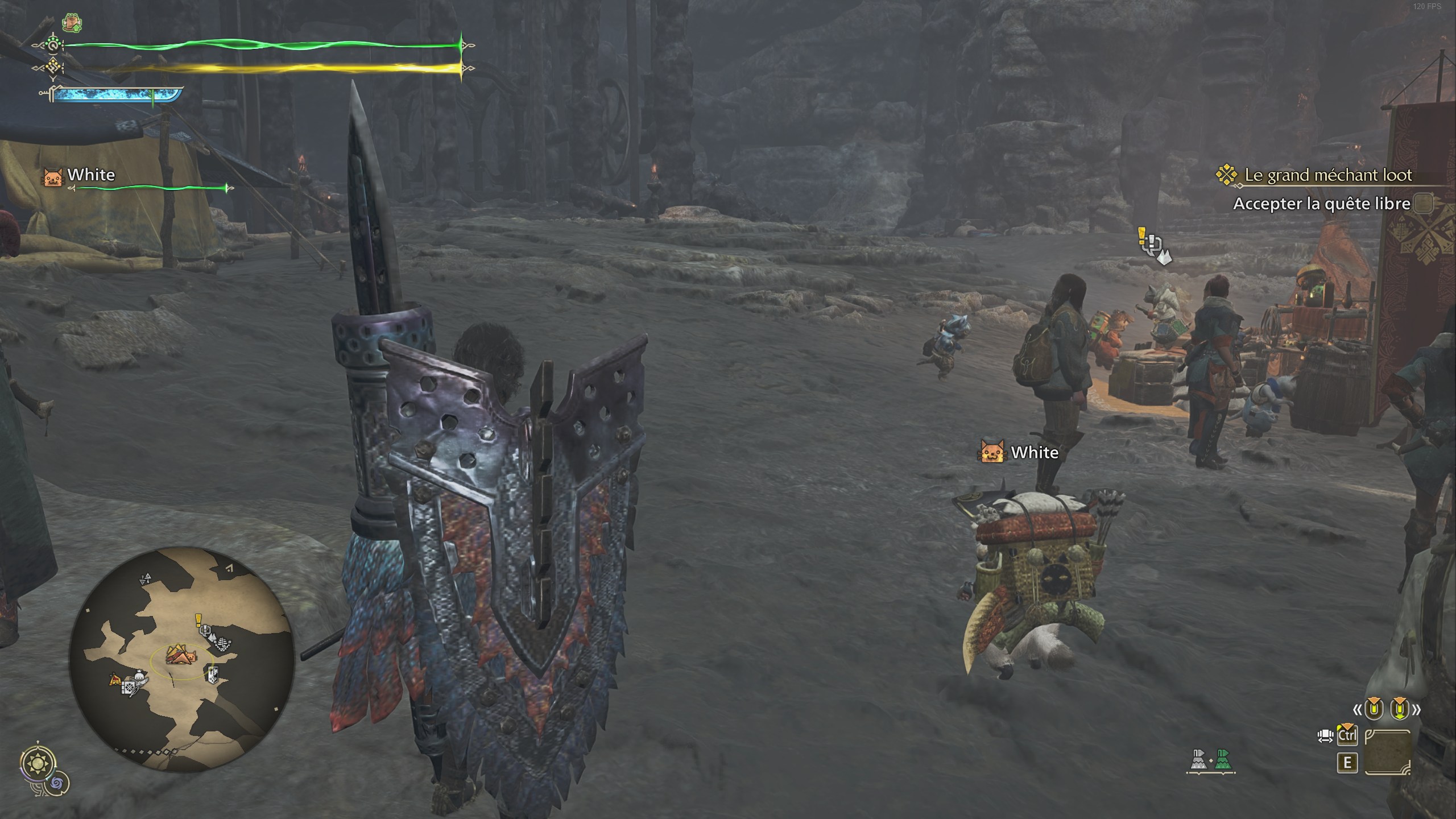The width and height of the screenshot is (1456, 819).
Task: Click the Palico icon next to White's name
Action: [53, 176]
